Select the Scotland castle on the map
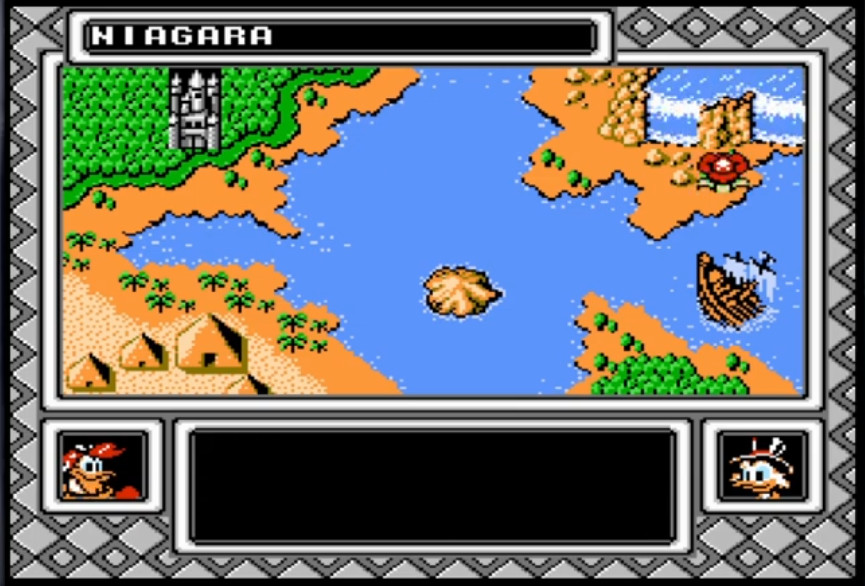 (x=194, y=110)
